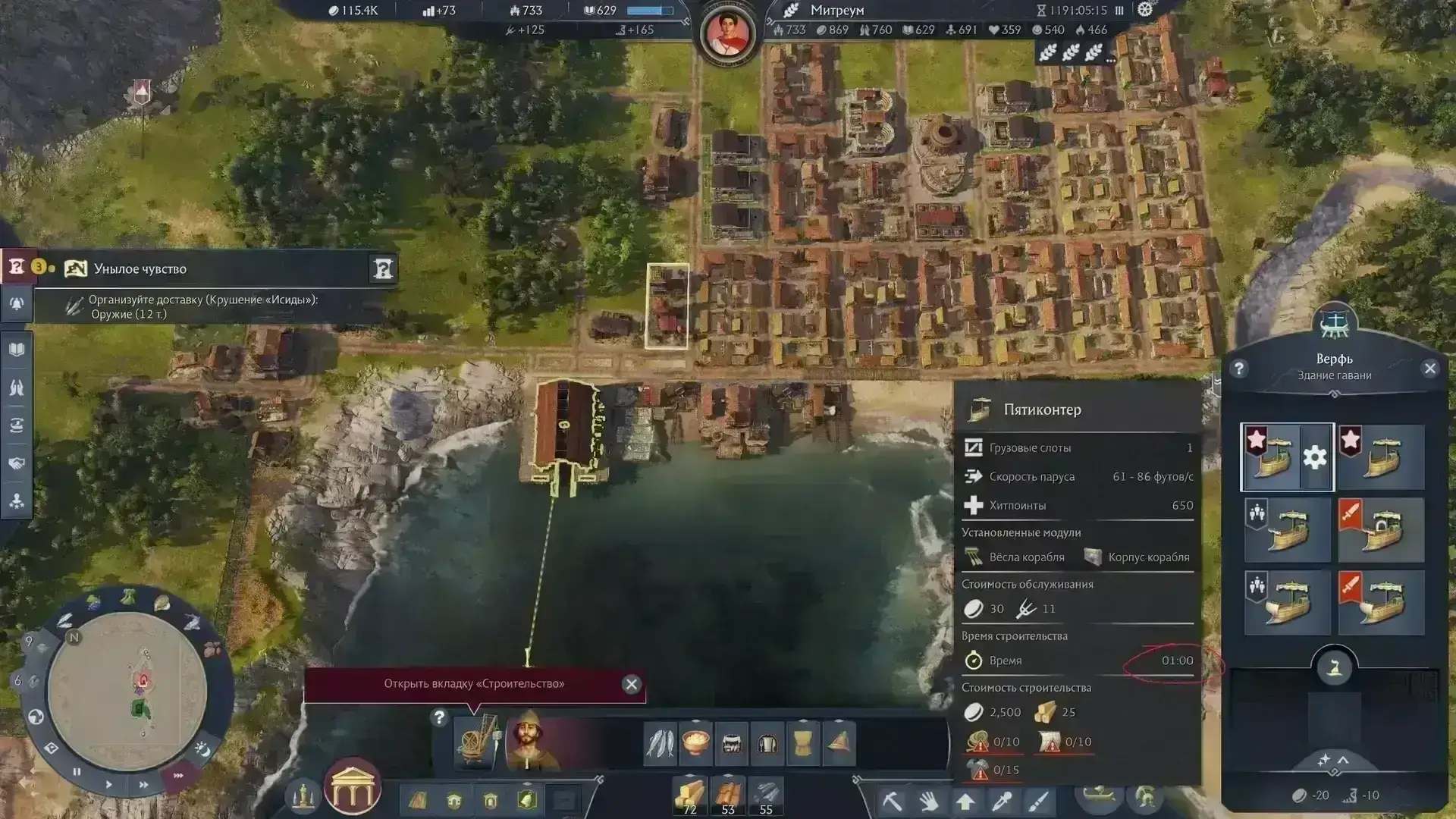
Task: Choose the red-sword warship in the middle row
Action: [1381, 530]
